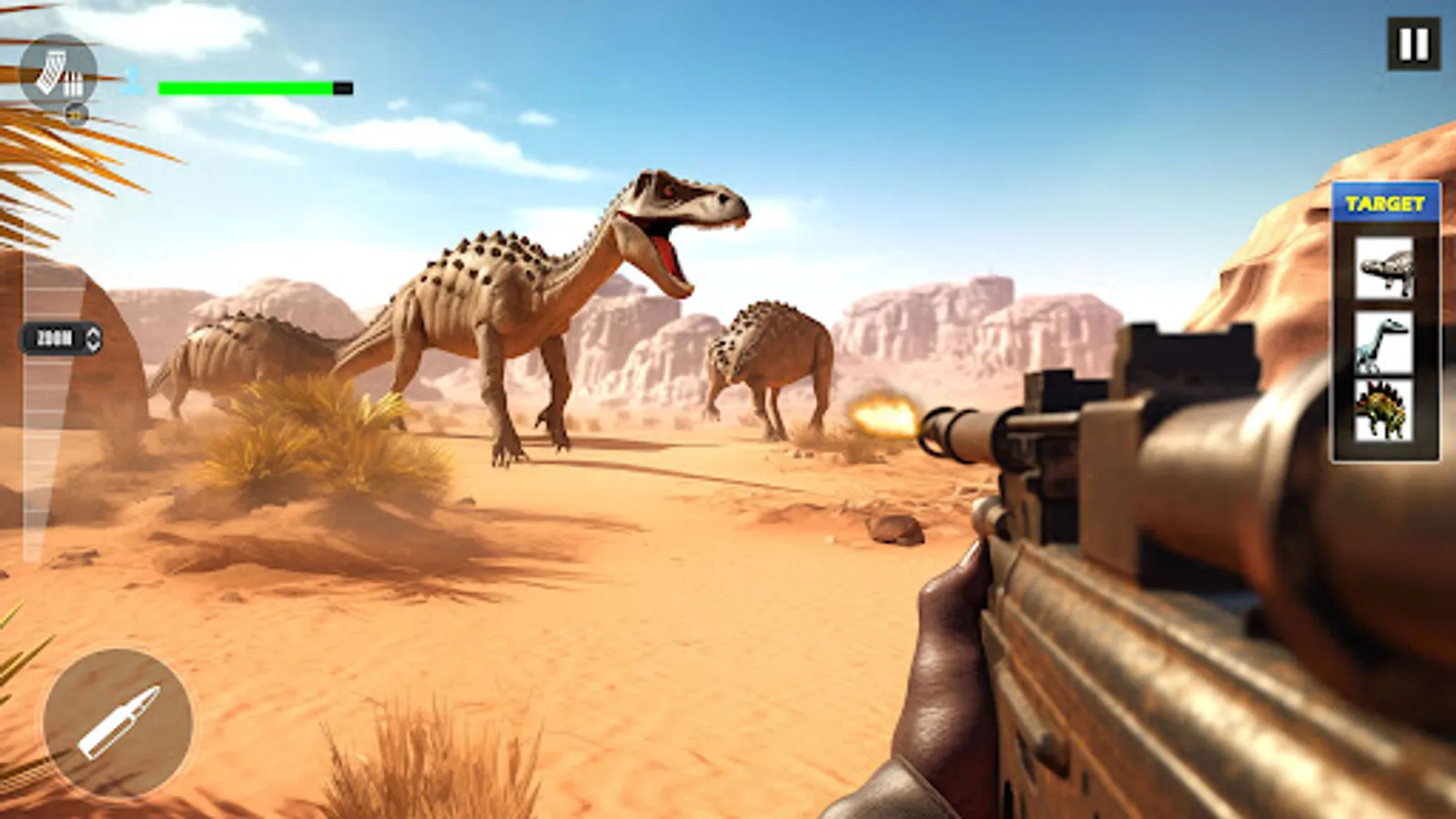Pick the stegosaurus icon in Target panel
This screenshot has height=819, width=1456.
click(1383, 409)
